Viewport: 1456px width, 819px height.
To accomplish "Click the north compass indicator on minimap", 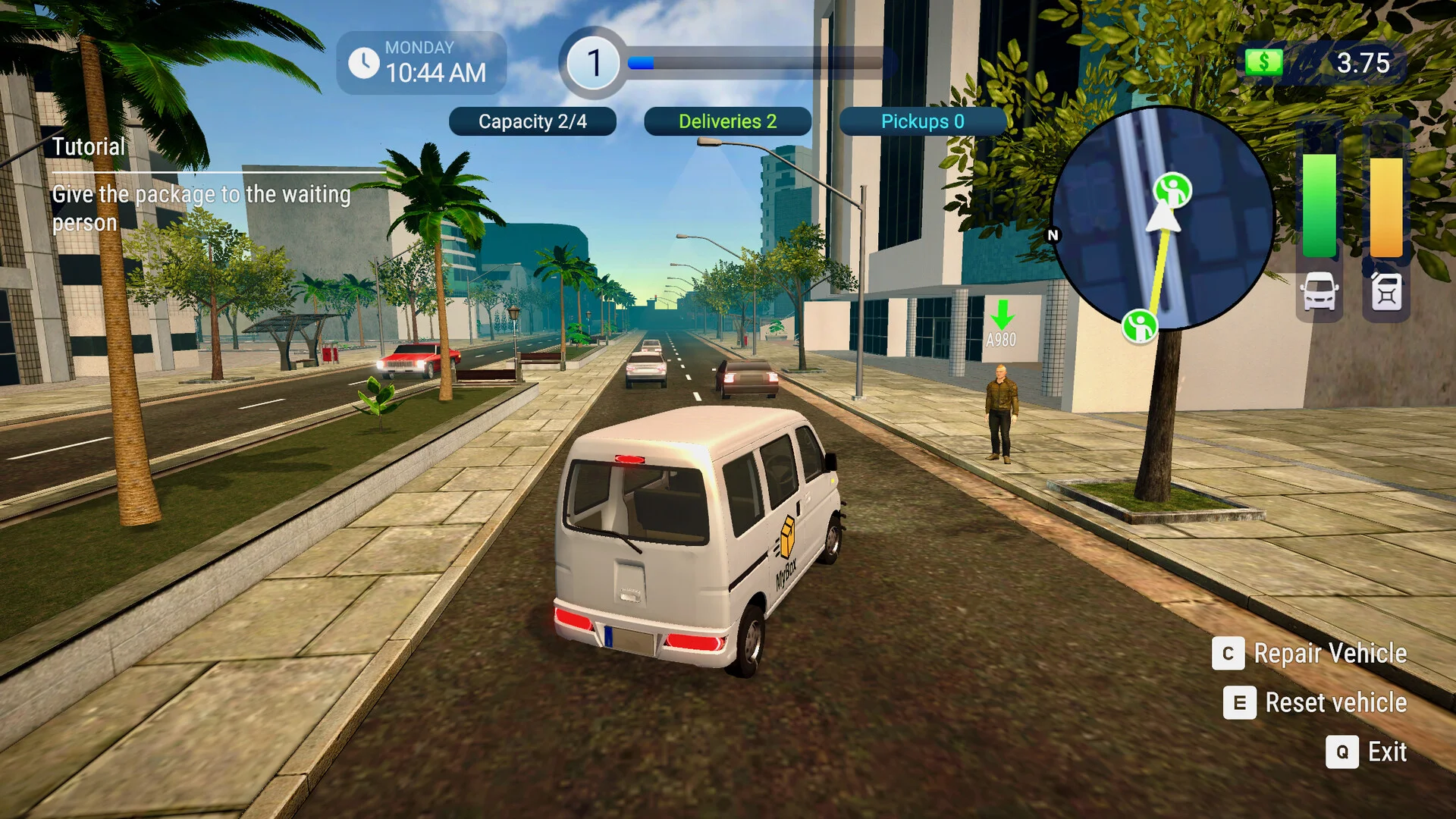I will coord(1053,235).
